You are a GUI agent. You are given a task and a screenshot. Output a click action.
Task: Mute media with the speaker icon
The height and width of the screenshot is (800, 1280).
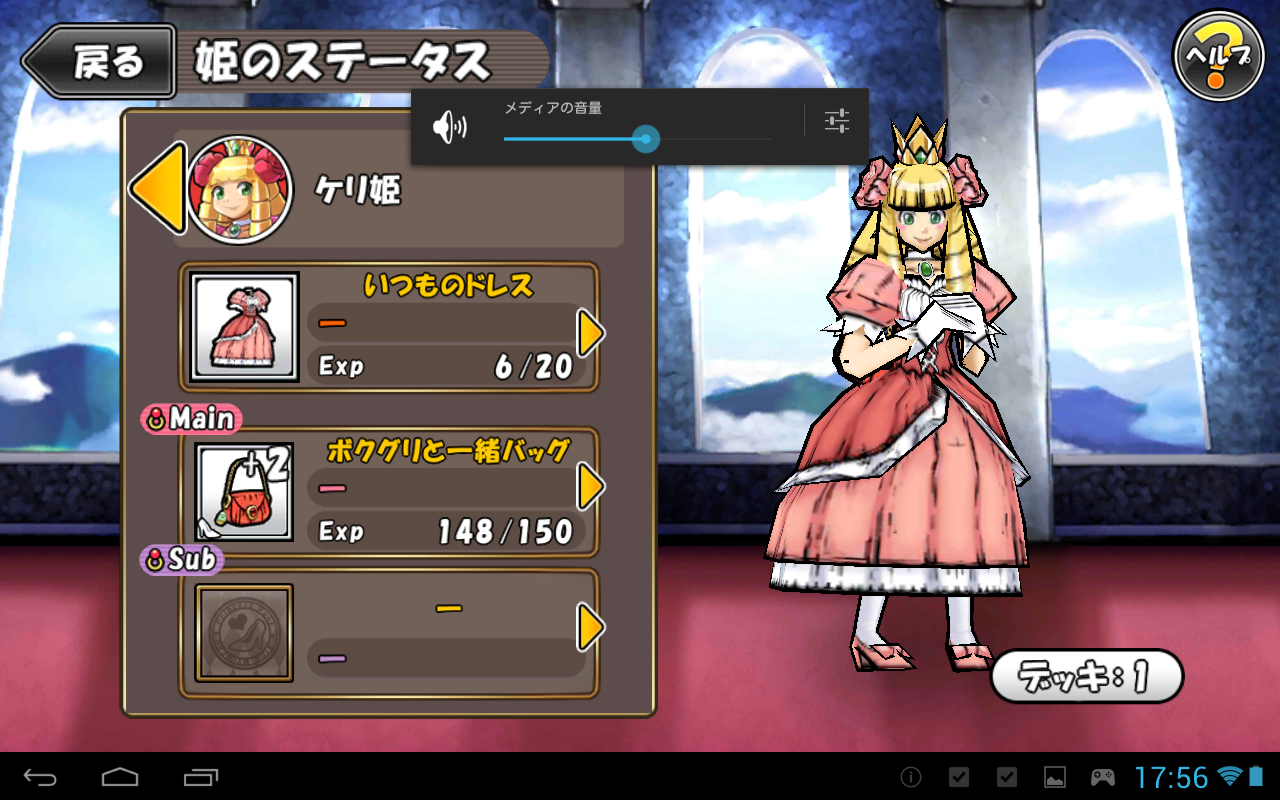[x=449, y=127]
